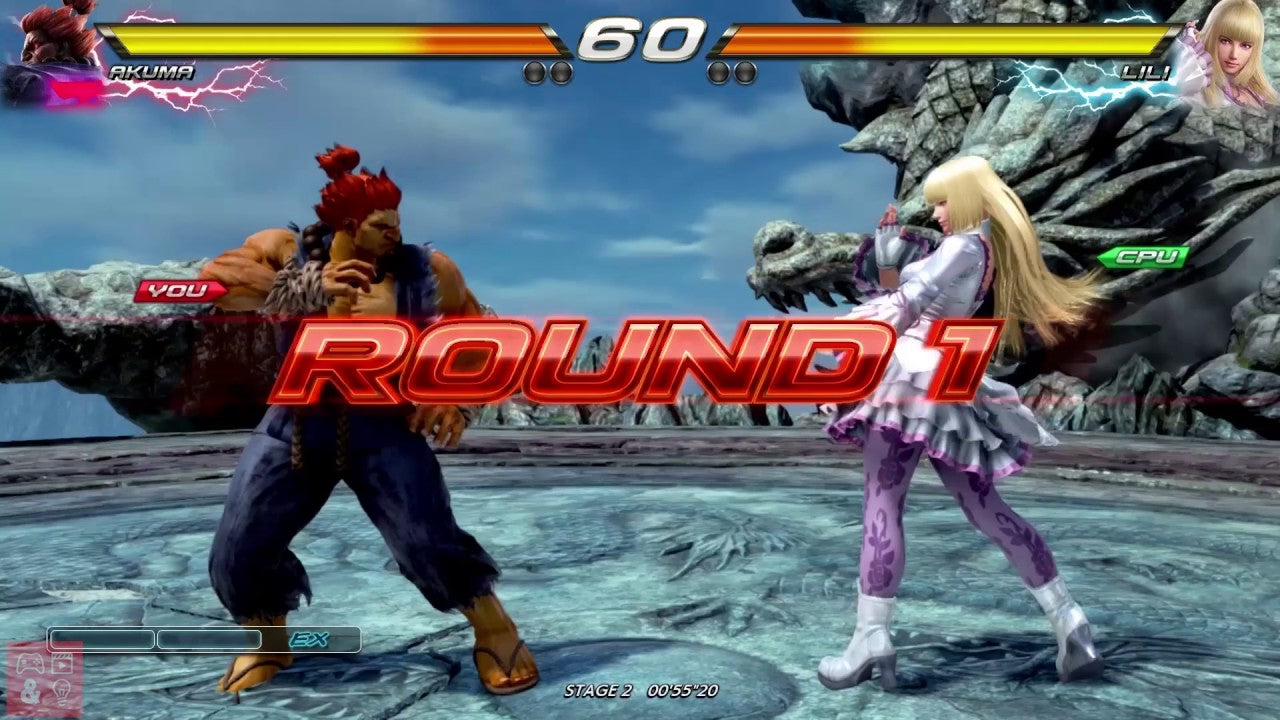Click the AKUMA name label
Screen dimensions: 1280x720
pyautogui.click(x=150, y=71)
